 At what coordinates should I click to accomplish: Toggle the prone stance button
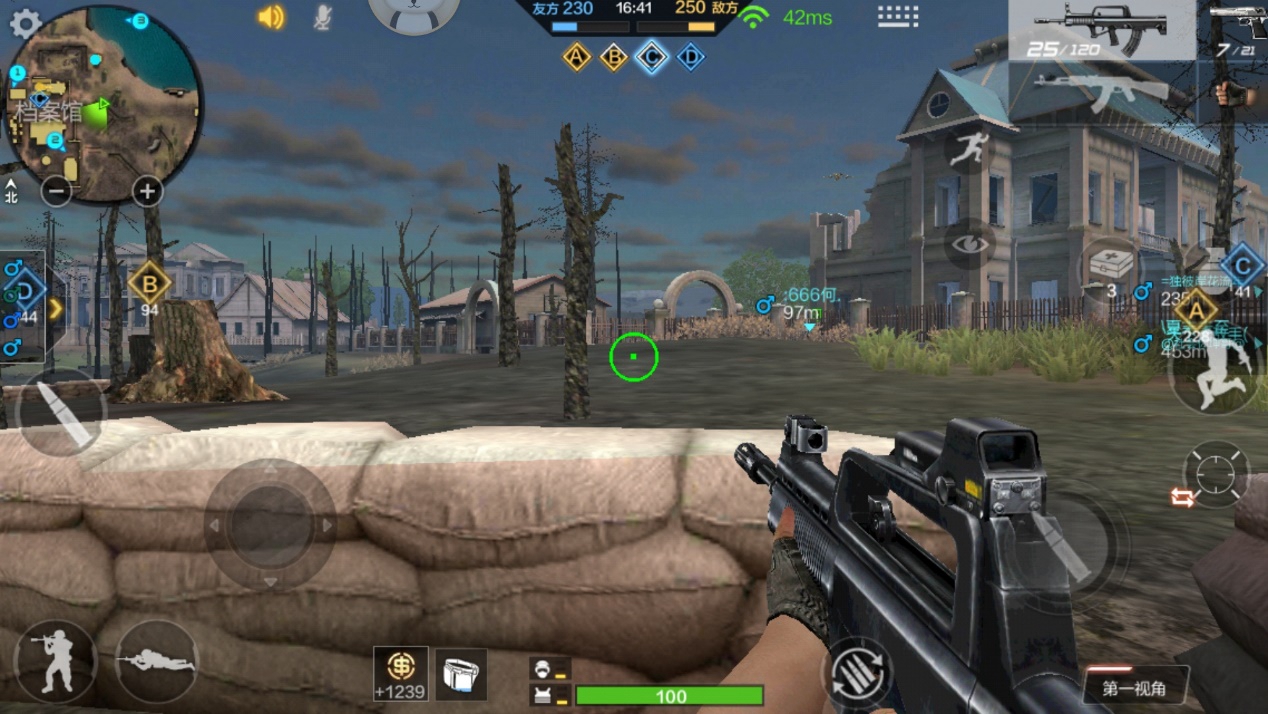[x=156, y=661]
